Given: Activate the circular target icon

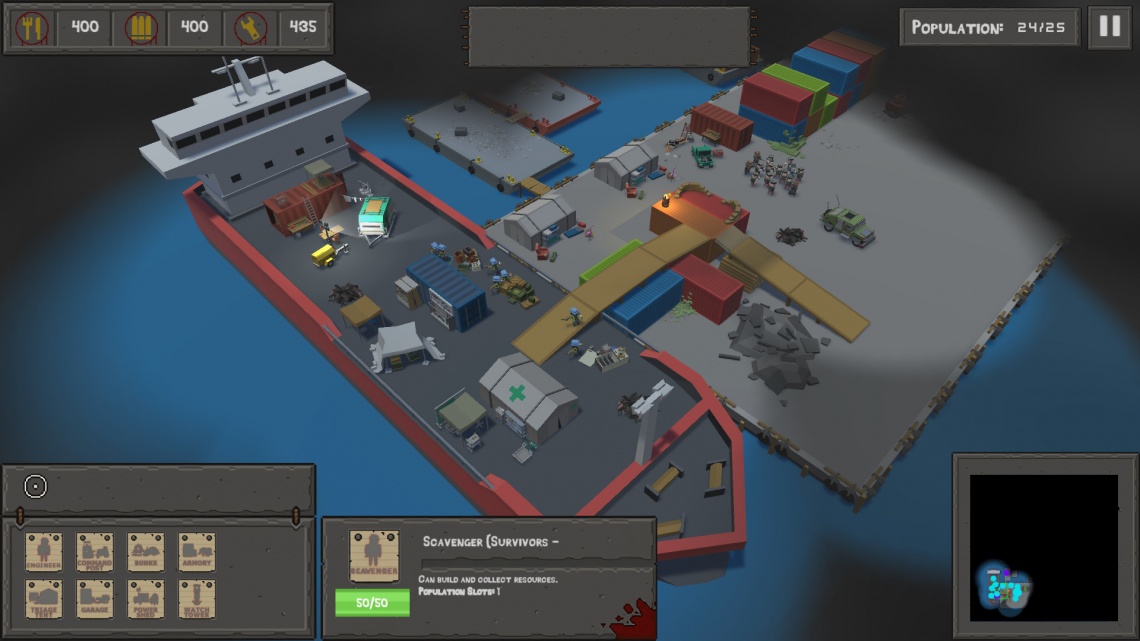Looking at the screenshot, I should click(36, 487).
